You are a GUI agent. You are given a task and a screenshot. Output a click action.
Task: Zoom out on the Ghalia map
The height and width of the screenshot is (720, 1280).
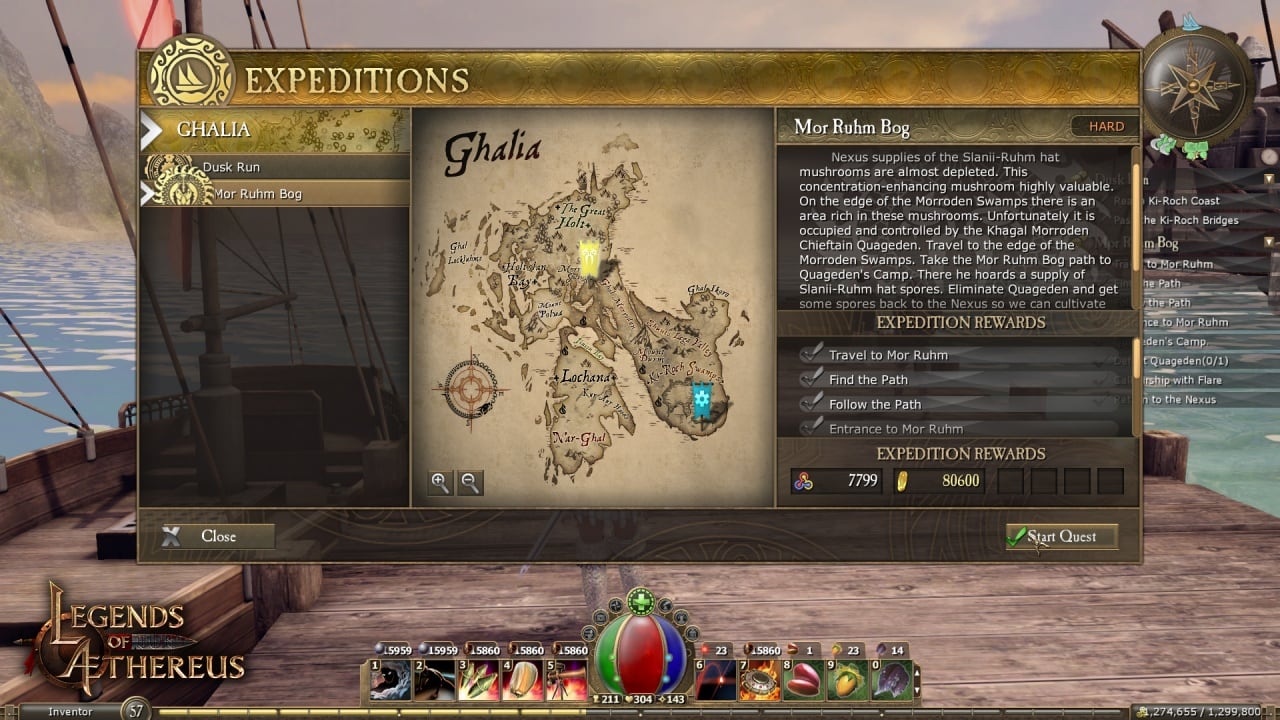pyautogui.click(x=470, y=483)
